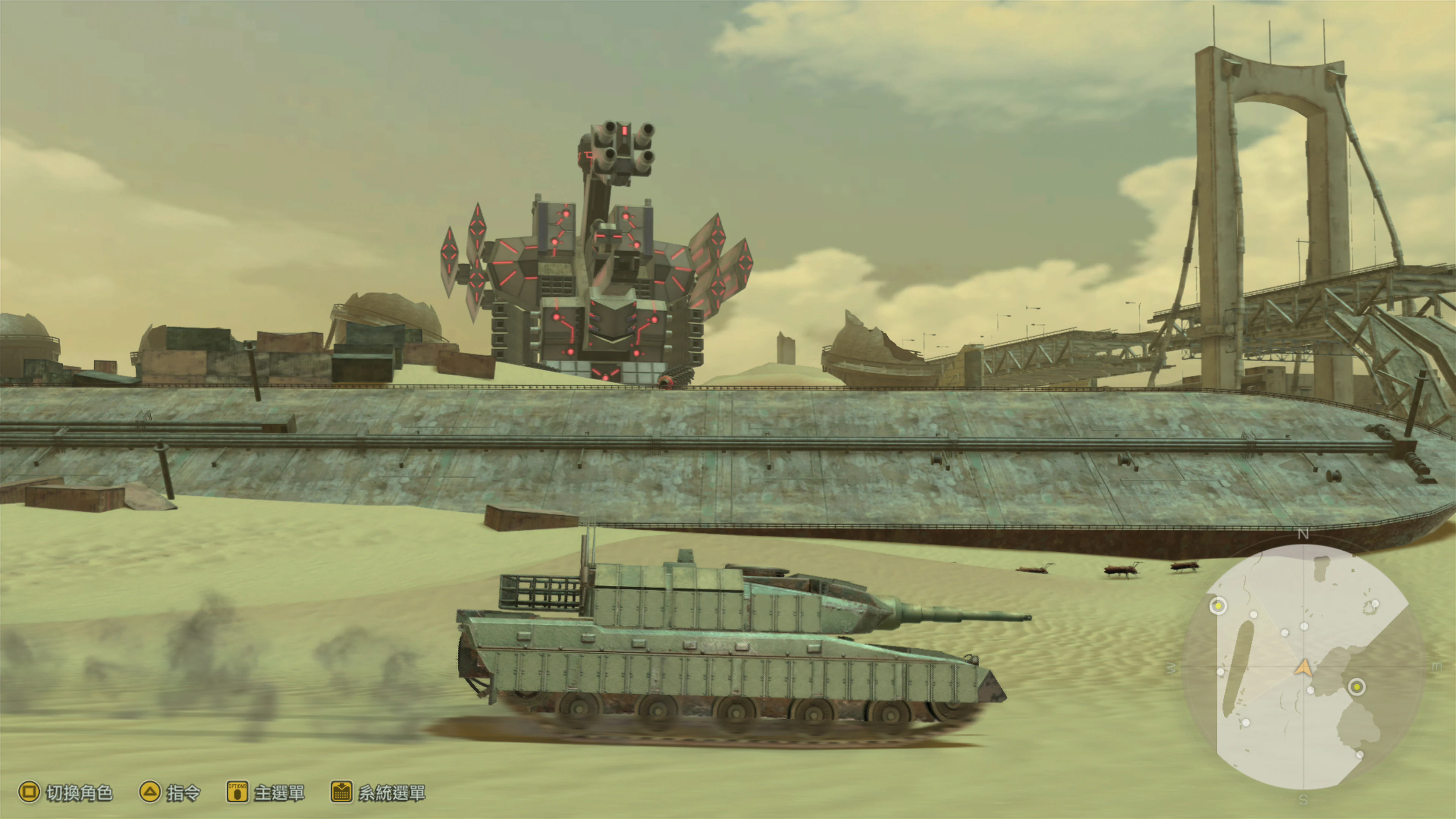Click the OPTIONS button icon beside 主選單
The image size is (1456, 819).
click(x=237, y=792)
